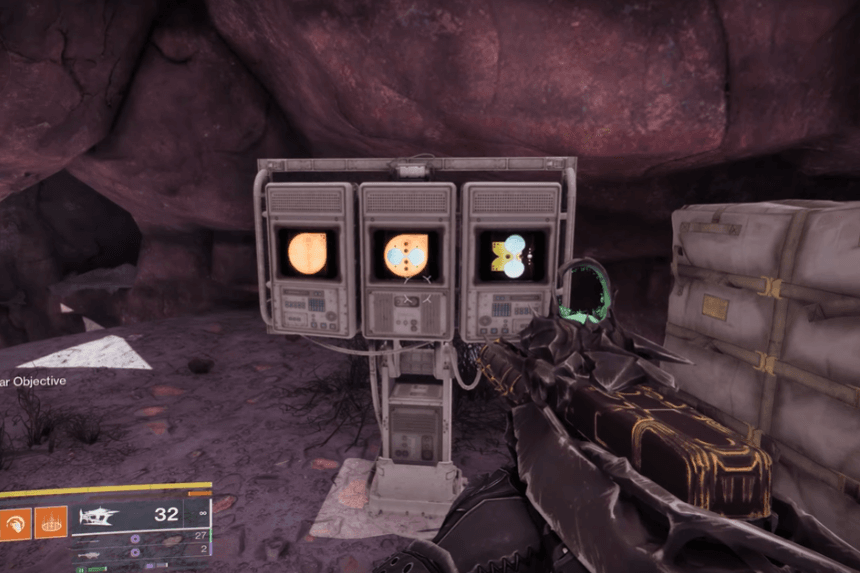The width and height of the screenshot is (860, 573).
Task: Click the Objective tracker text
Action: [x=33, y=380]
